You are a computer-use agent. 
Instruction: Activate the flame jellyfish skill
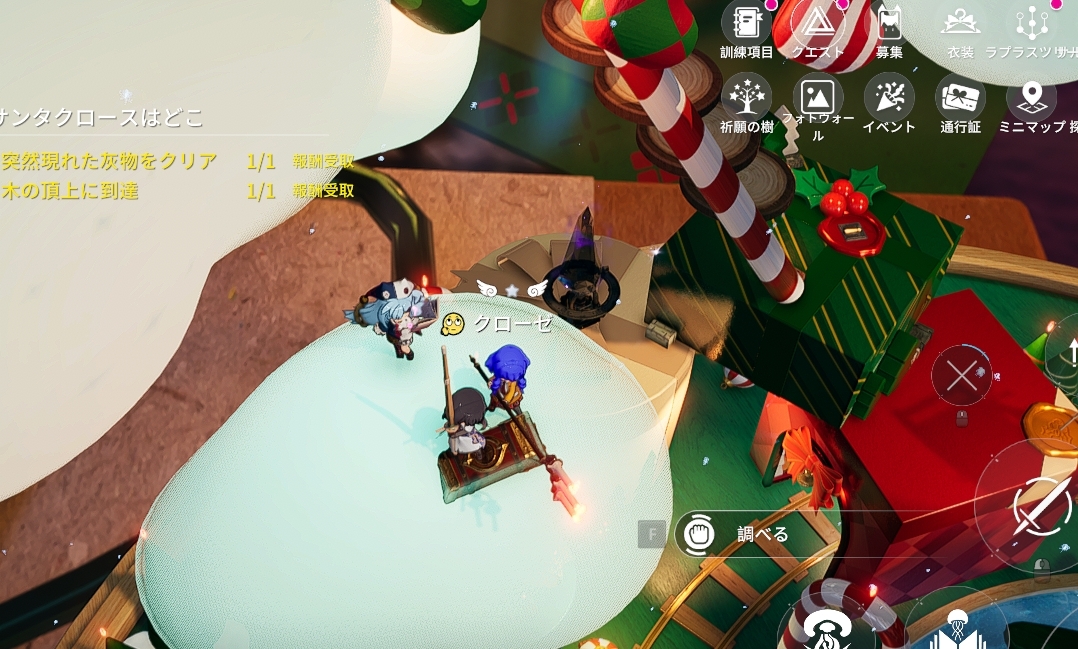826,628
